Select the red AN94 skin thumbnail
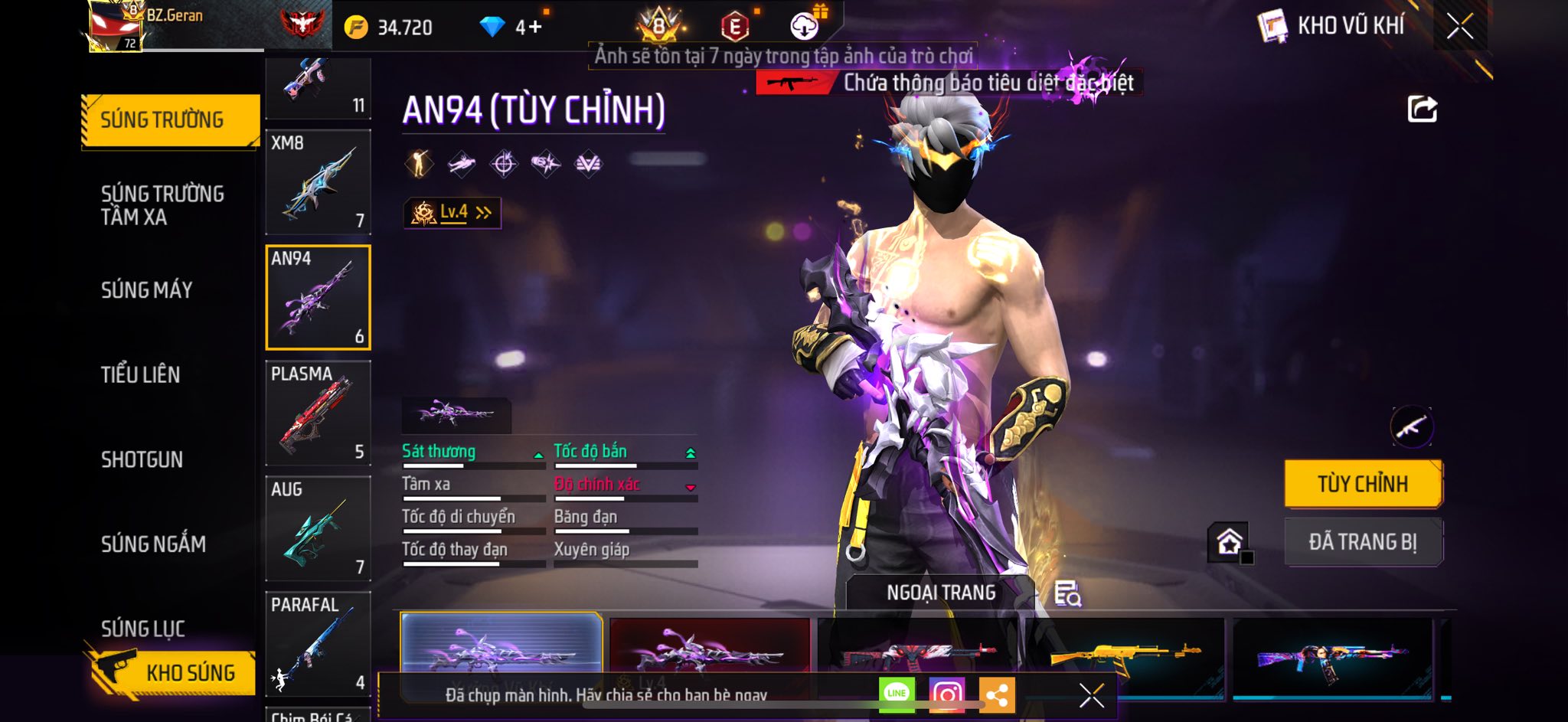1568x722 pixels. pos(710,651)
